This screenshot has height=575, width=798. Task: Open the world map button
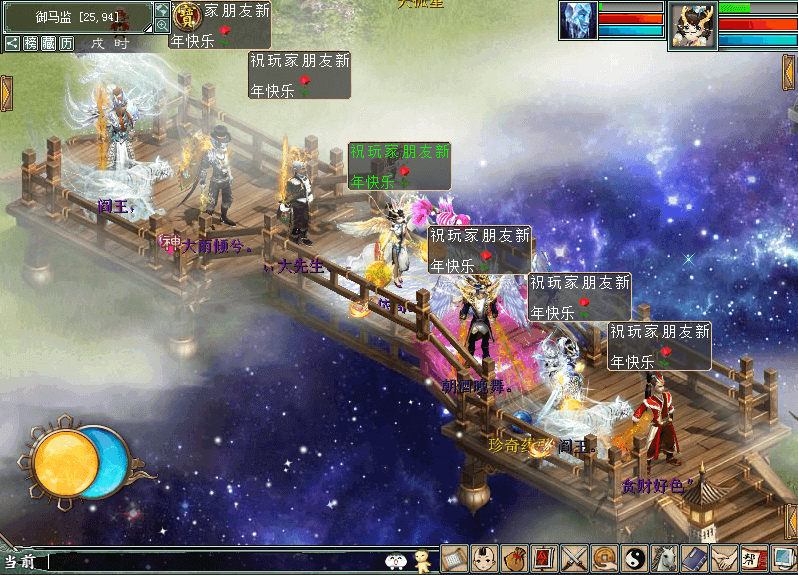point(162,9)
